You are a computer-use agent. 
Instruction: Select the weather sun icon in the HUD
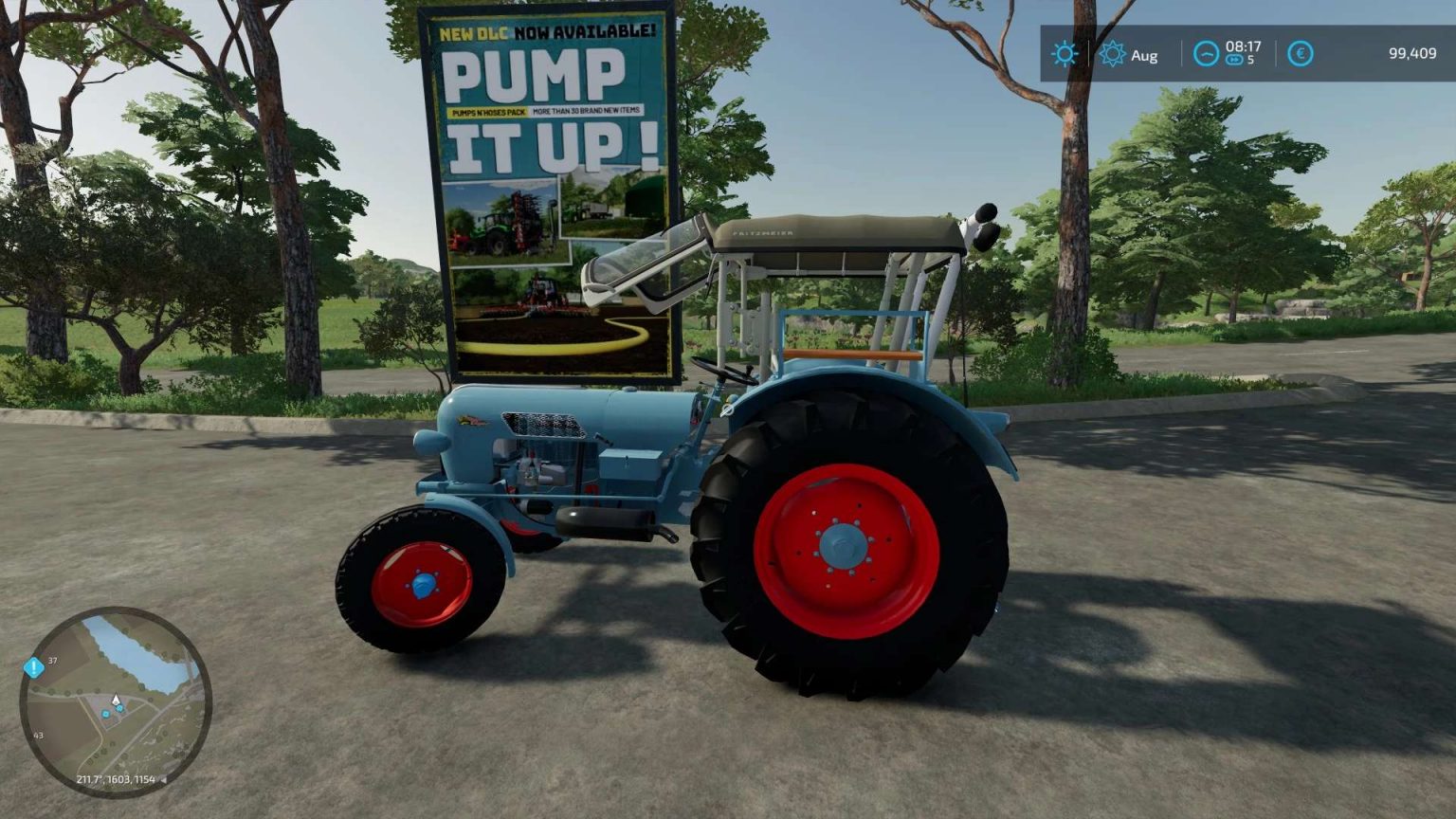1065,54
